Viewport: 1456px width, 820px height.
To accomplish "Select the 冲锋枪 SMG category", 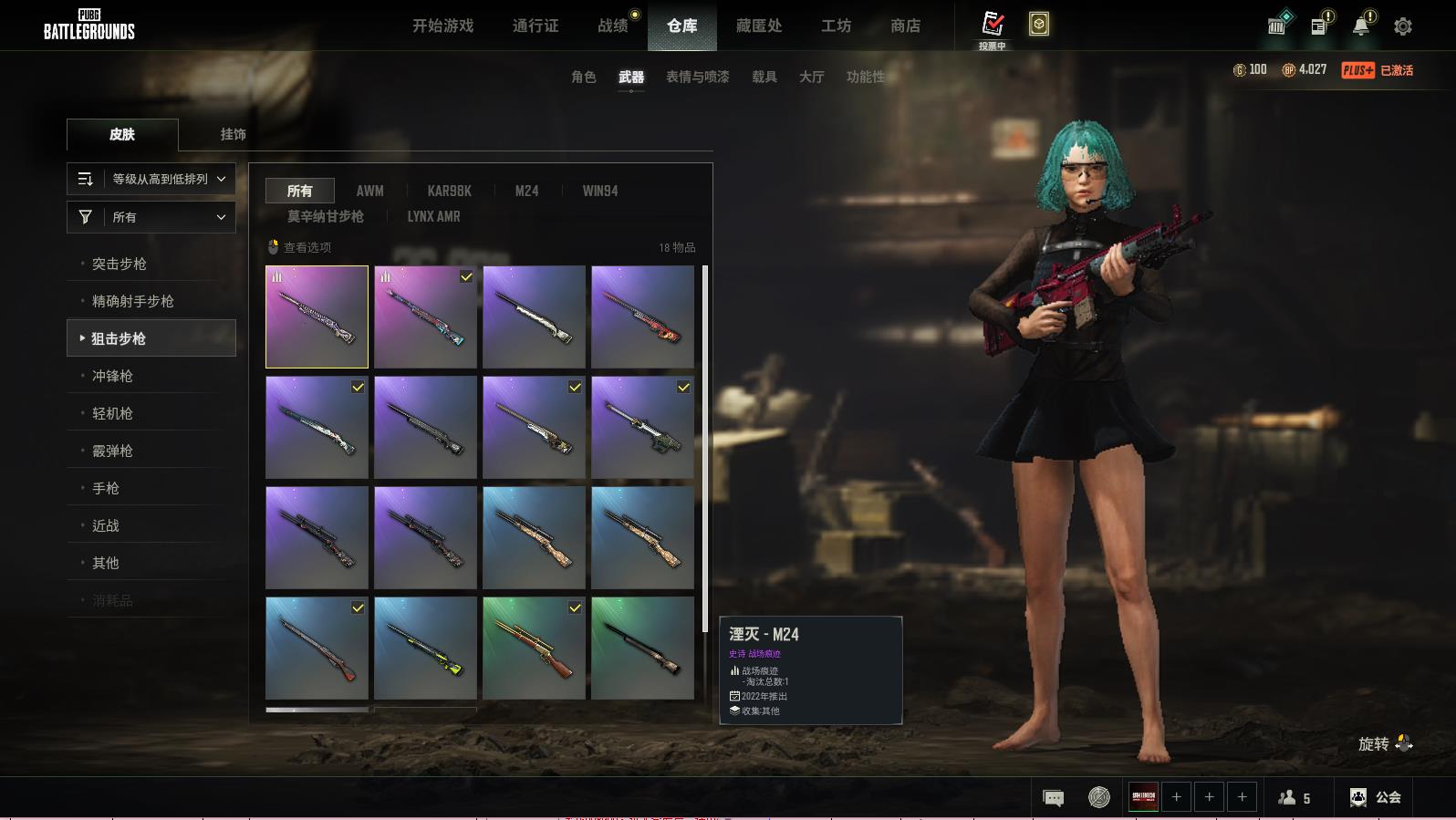I will 112,376.
